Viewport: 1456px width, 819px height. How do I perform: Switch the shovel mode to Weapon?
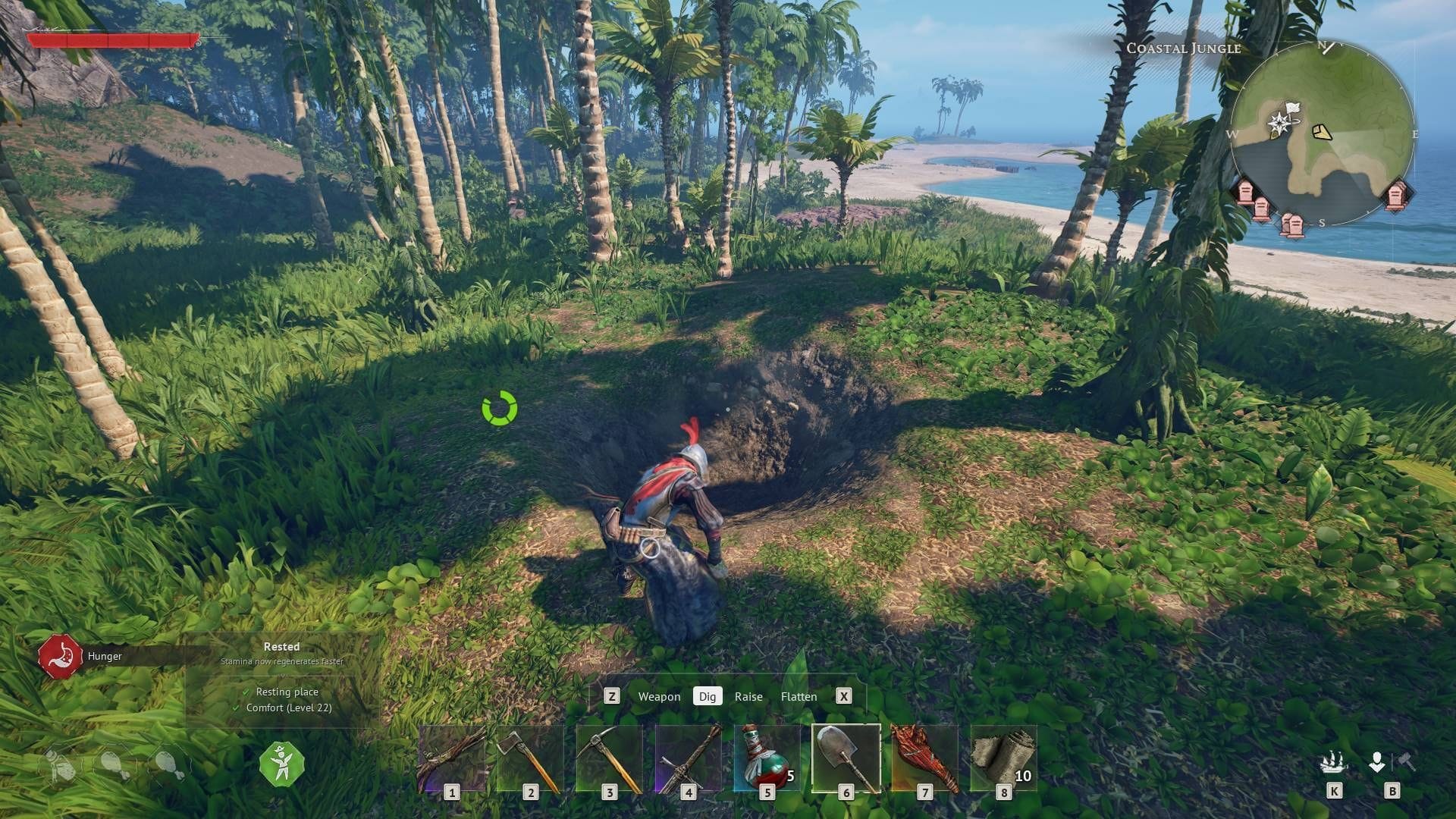[659, 696]
